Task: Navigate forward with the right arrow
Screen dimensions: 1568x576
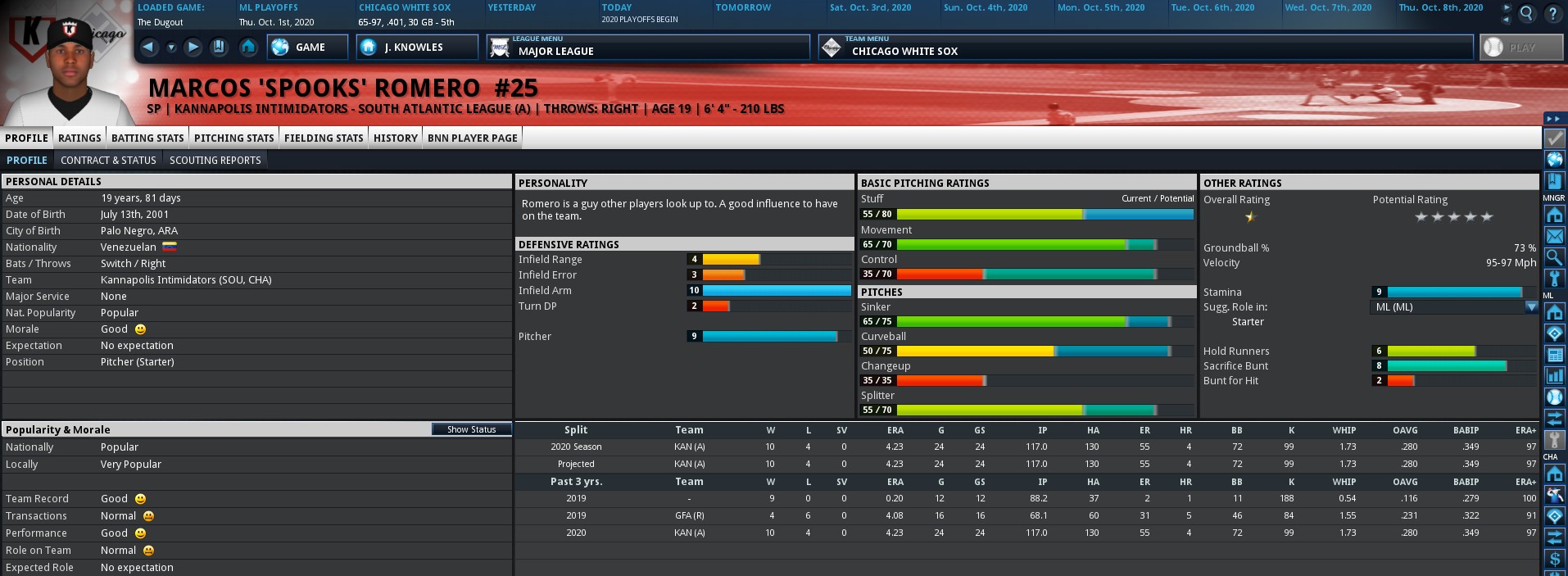Action: point(193,48)
